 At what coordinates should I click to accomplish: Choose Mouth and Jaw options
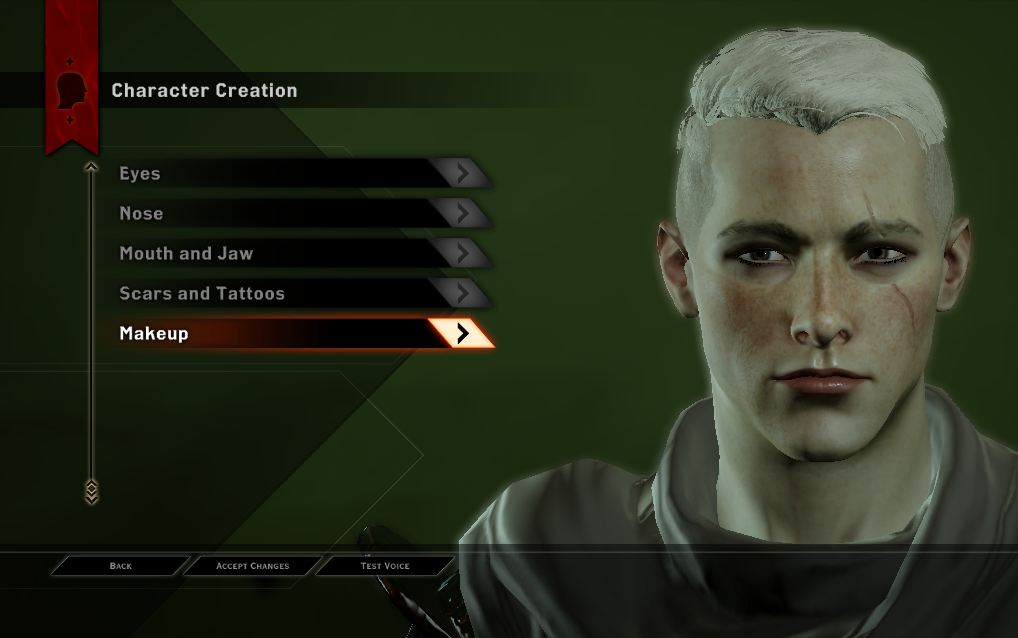(x=300, y=254)
